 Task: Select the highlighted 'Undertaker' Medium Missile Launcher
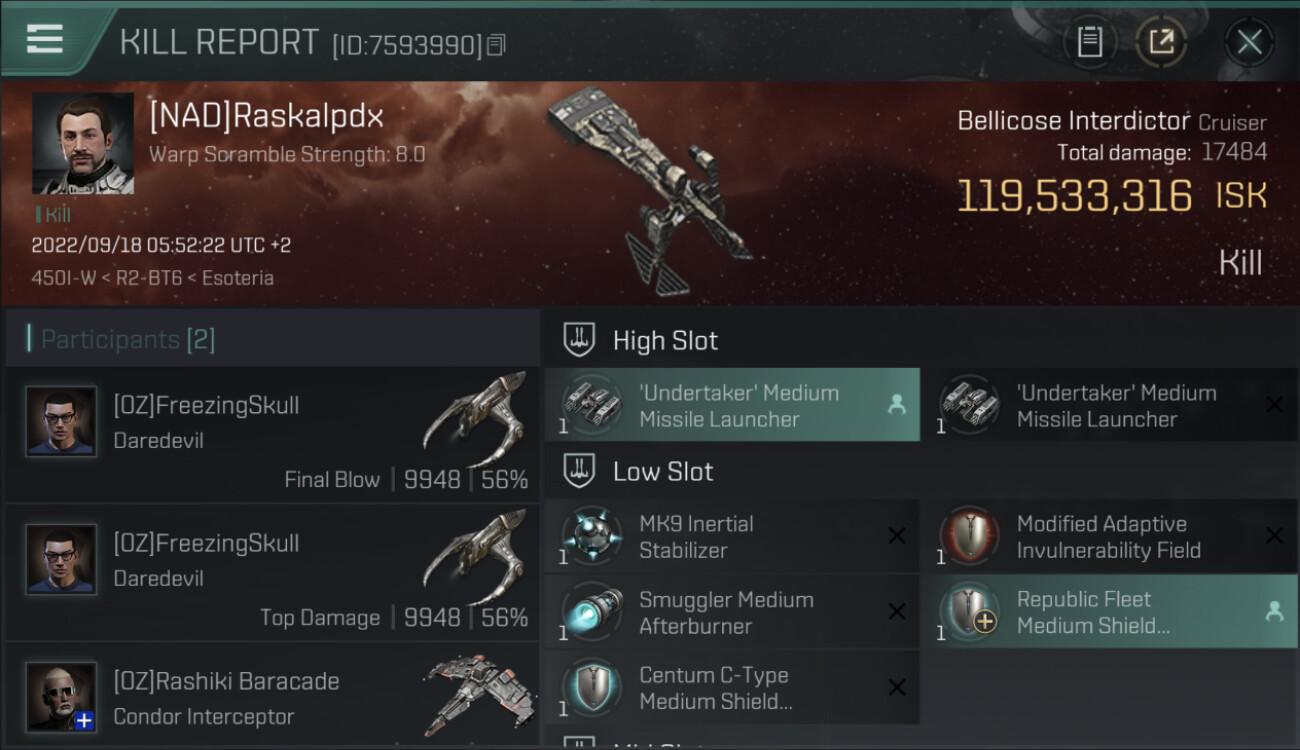(732, 405)
